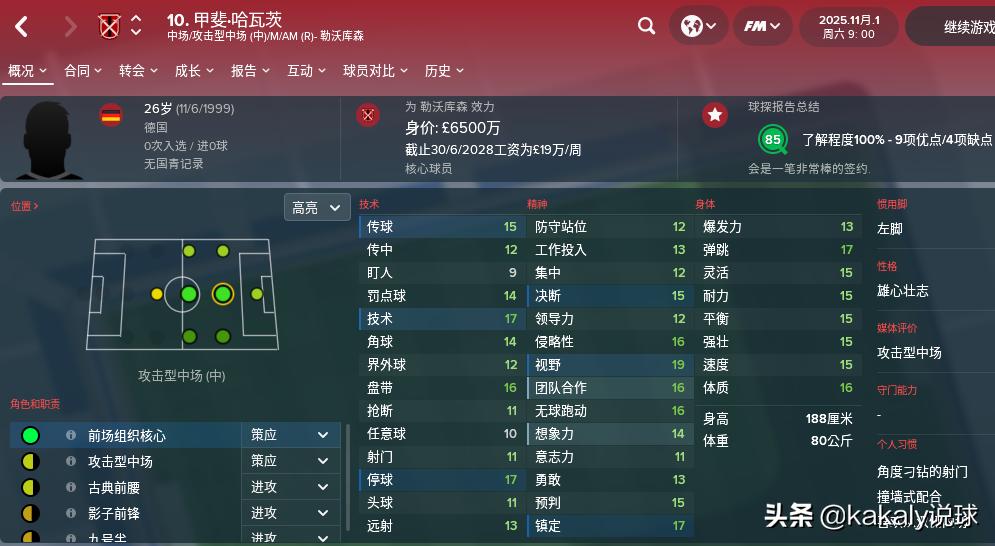Select the 前场组织核心 role row
Image resolution: width=995 pixels, height=546 pixels.
[127, 436]
